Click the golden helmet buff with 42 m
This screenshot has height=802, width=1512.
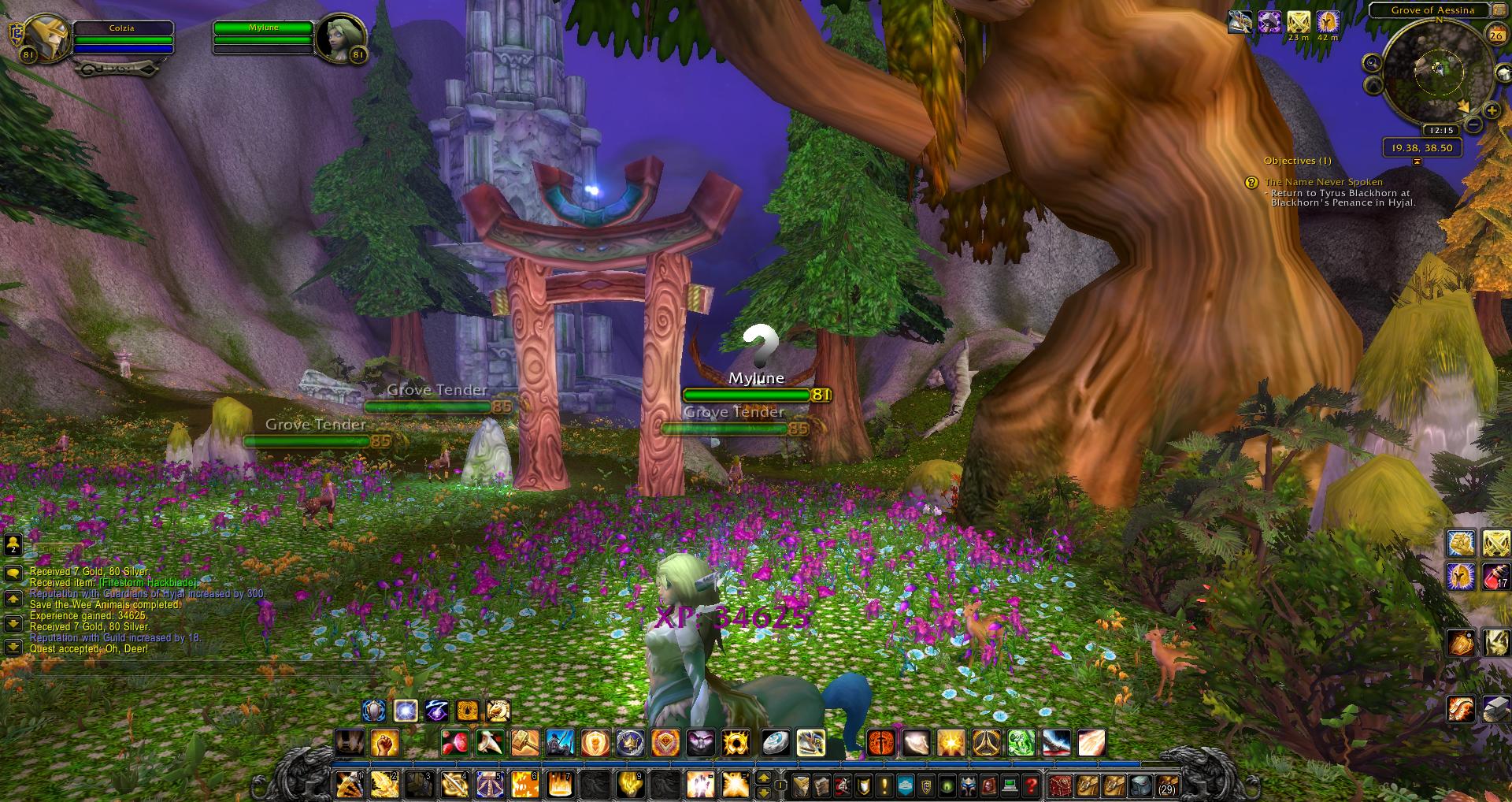pyautogui.click(x=1328, y=21)
